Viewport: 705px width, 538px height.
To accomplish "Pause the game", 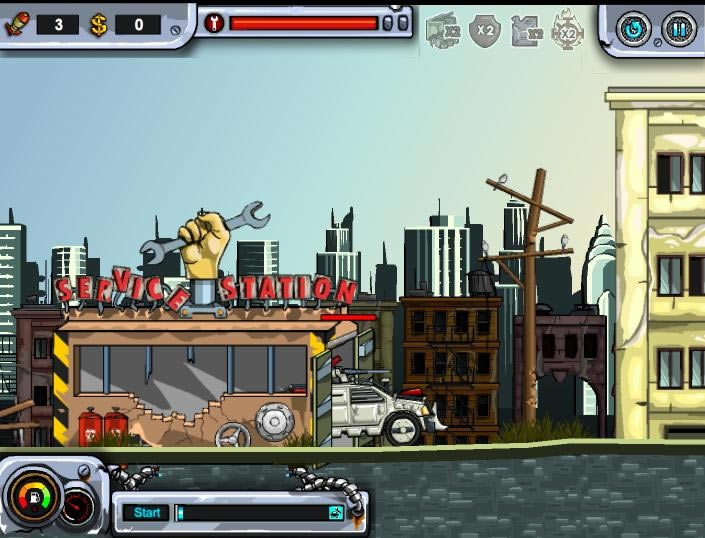I will click(x=678, y=27).
